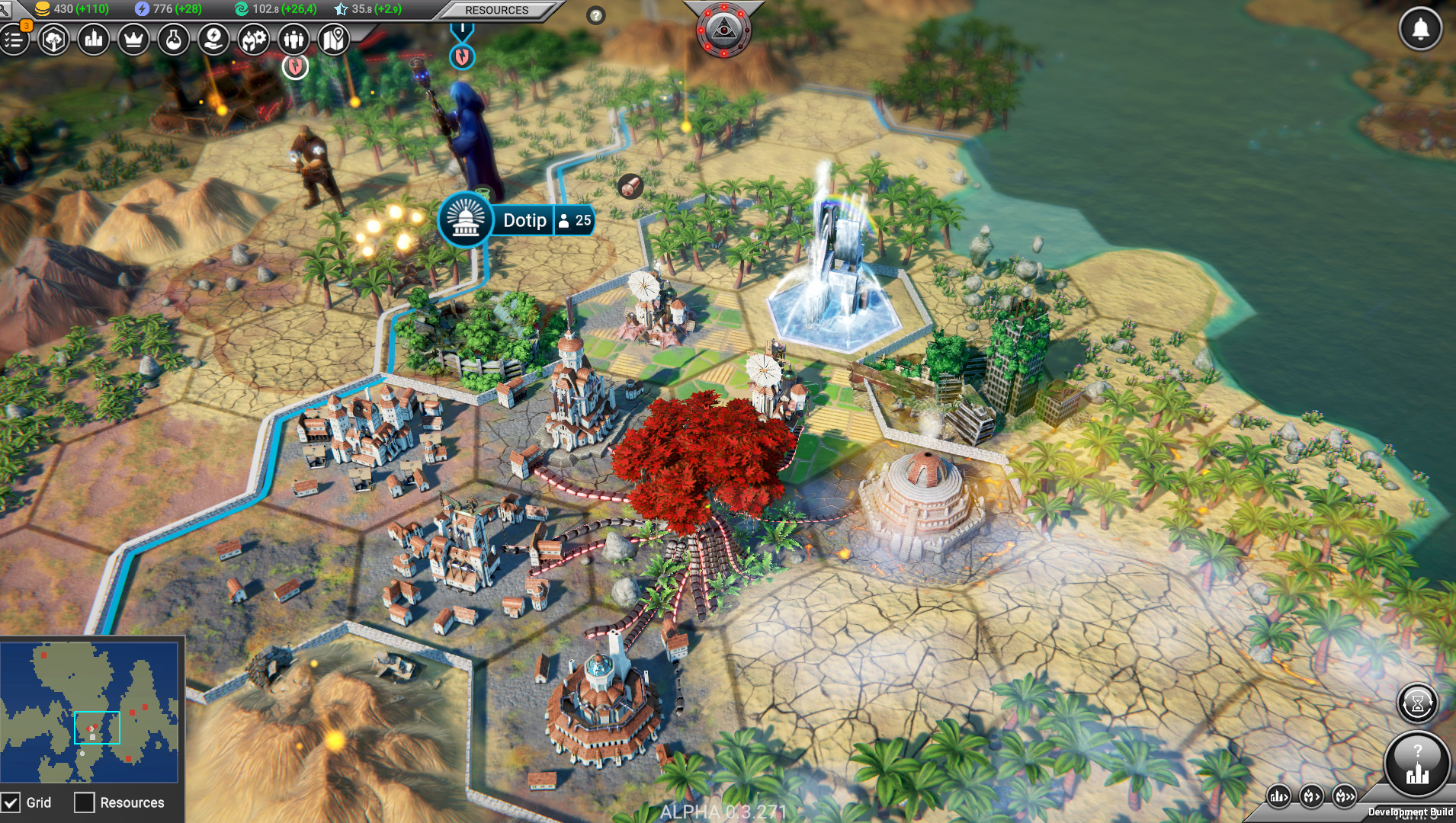
Task: Open the tree hexagon menu icon
Action: pos(53,40)
